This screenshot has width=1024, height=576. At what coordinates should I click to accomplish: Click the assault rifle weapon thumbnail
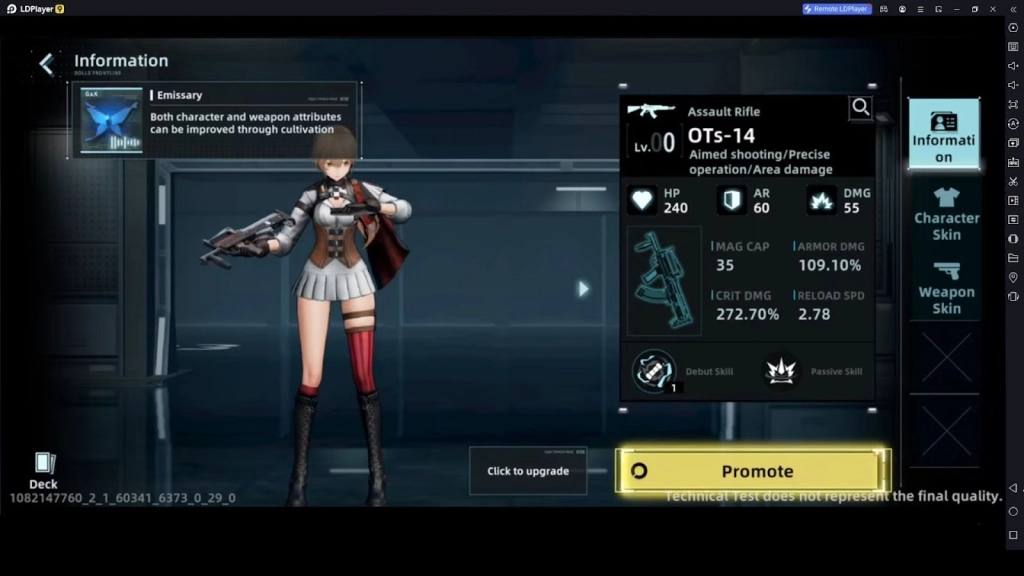tap(663, 280)
